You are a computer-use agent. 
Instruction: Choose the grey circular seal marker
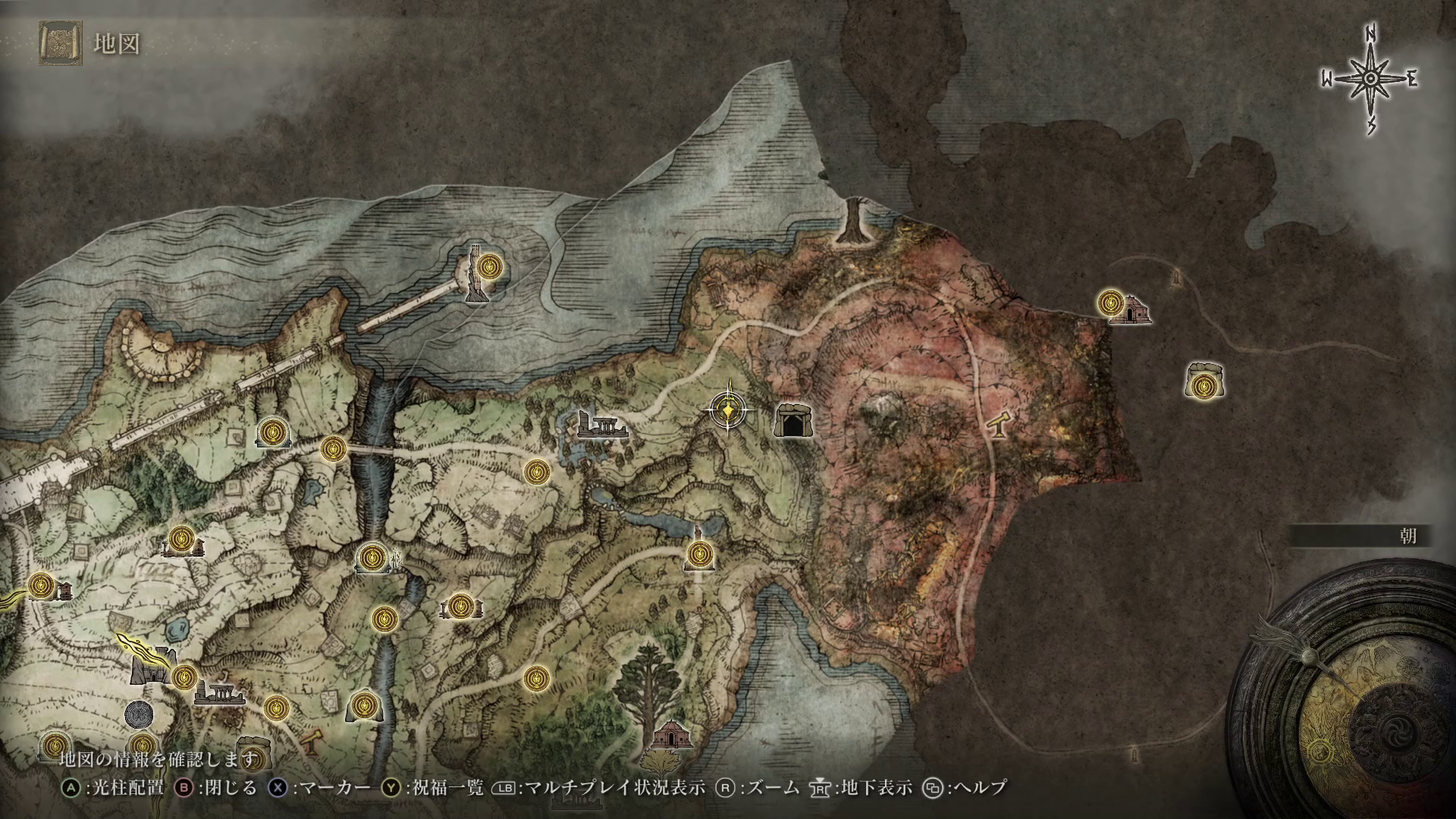[140, 713]
